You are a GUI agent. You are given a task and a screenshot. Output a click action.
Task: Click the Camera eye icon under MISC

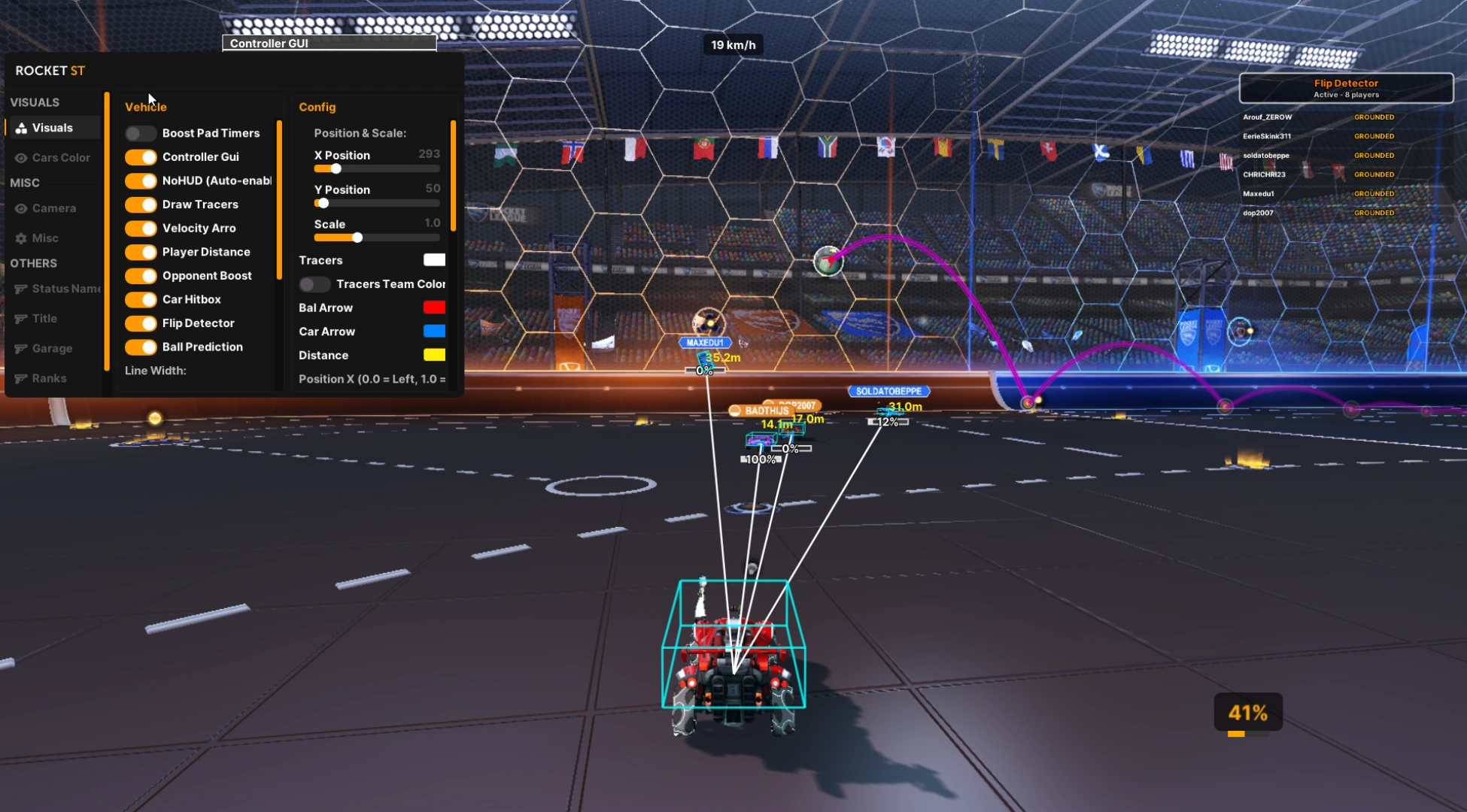pos(21,208)
